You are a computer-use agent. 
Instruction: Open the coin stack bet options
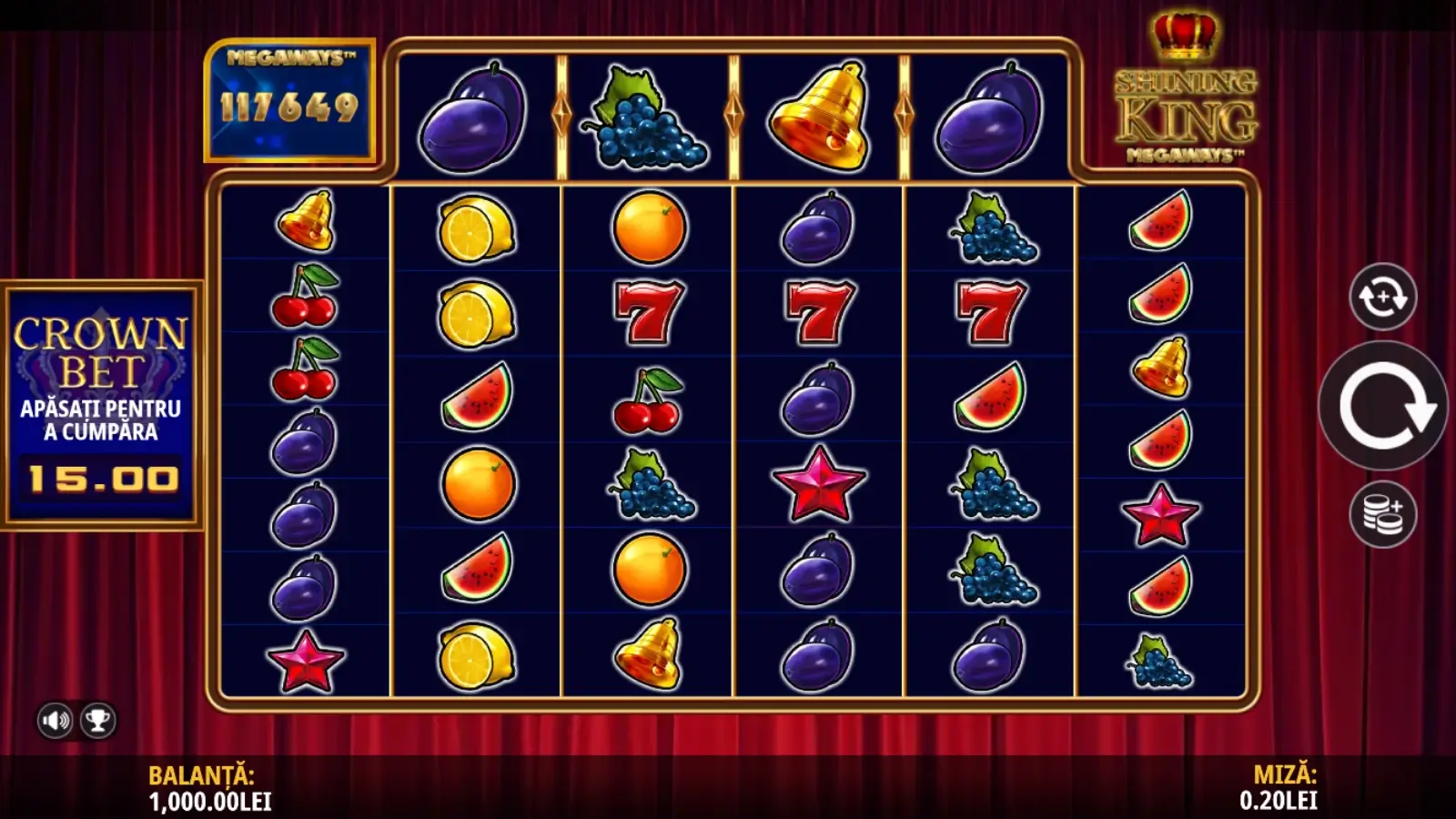(x=1382, y=514)
